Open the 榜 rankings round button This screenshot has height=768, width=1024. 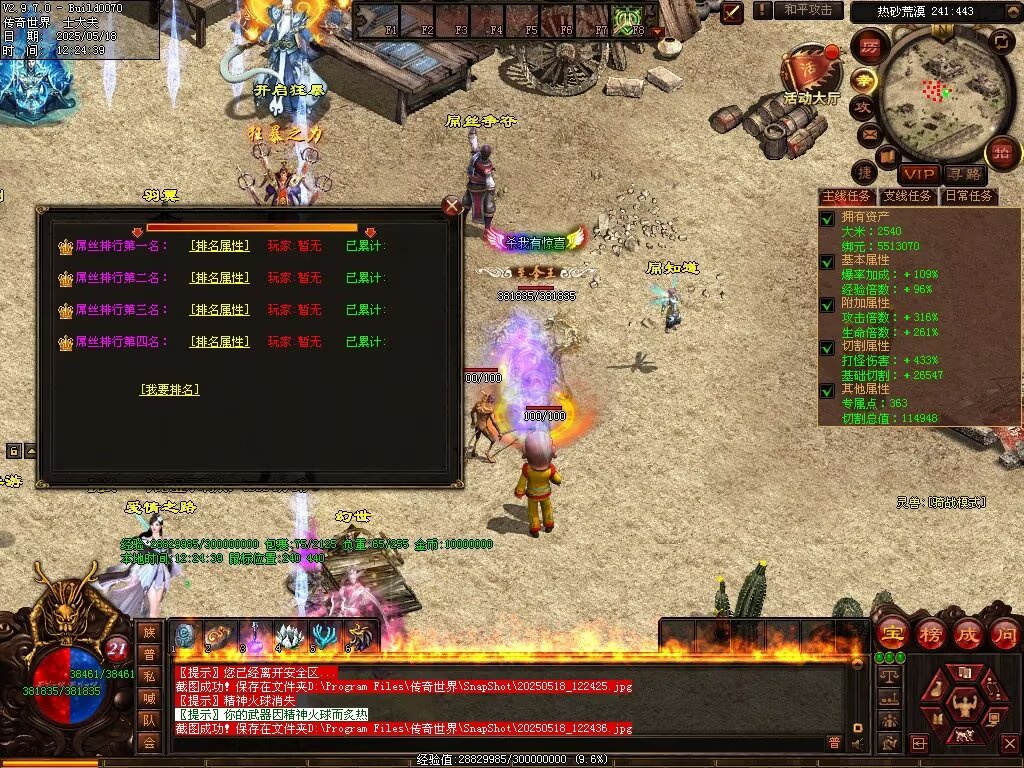[x=930, y=633]
